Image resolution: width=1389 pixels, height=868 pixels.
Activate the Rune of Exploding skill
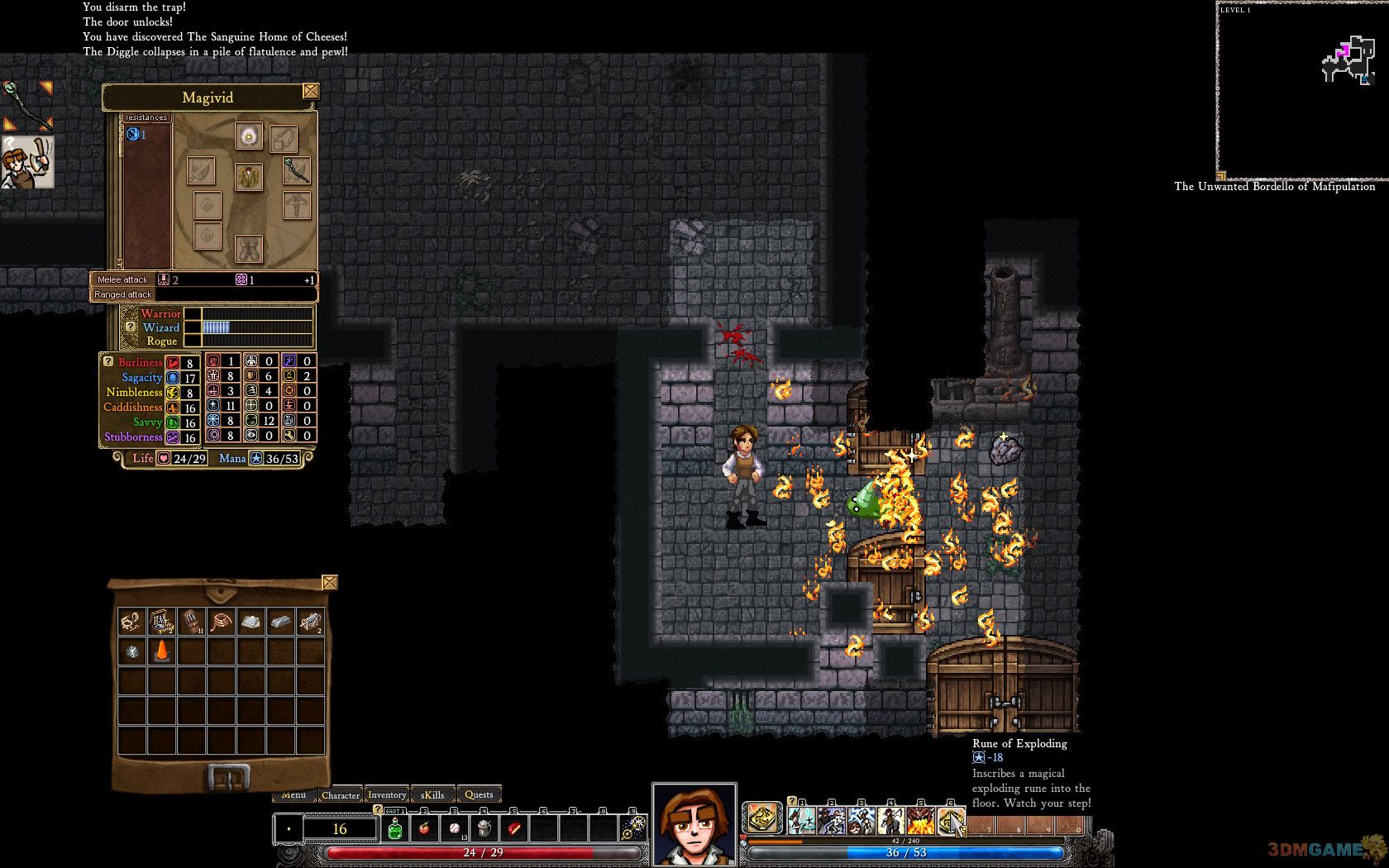click(950, 821)
